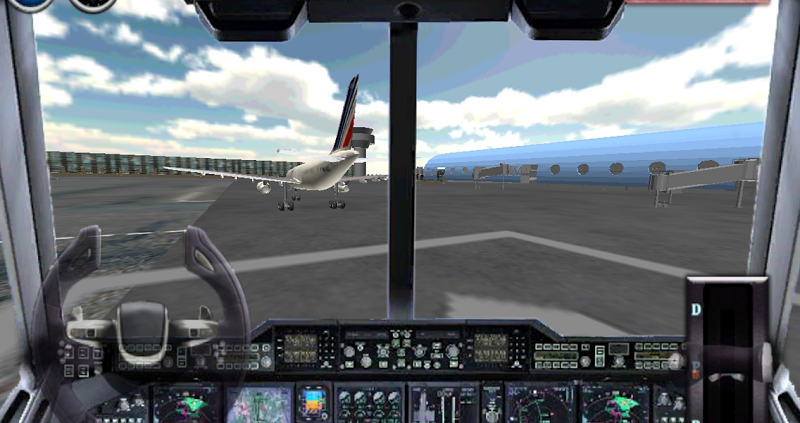Screen dimensions: 800x423
Task: Tap the dark round button beside the blue one
Action: point(93,4)
